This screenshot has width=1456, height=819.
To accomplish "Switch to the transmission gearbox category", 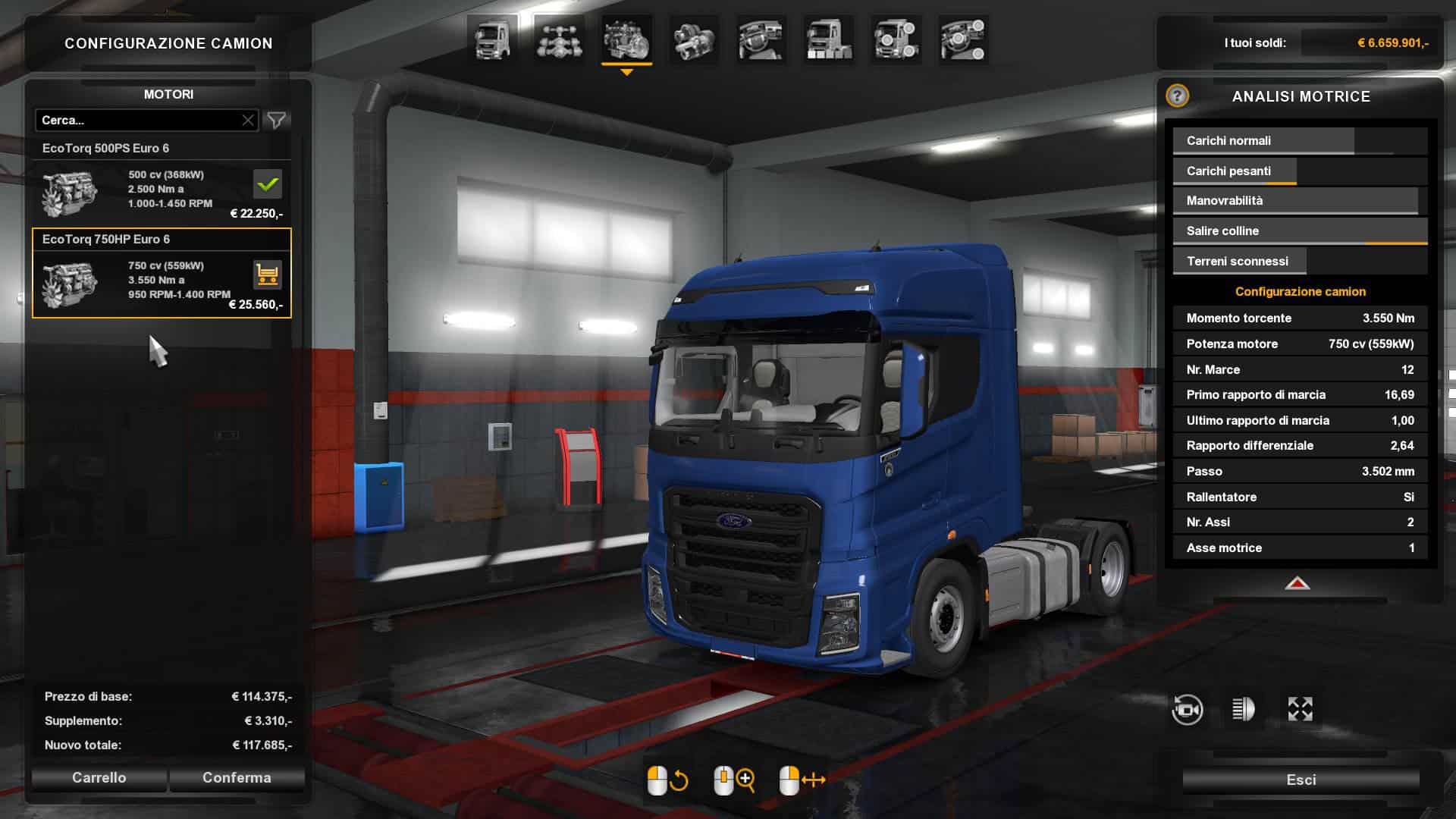I will pos(694,39).
